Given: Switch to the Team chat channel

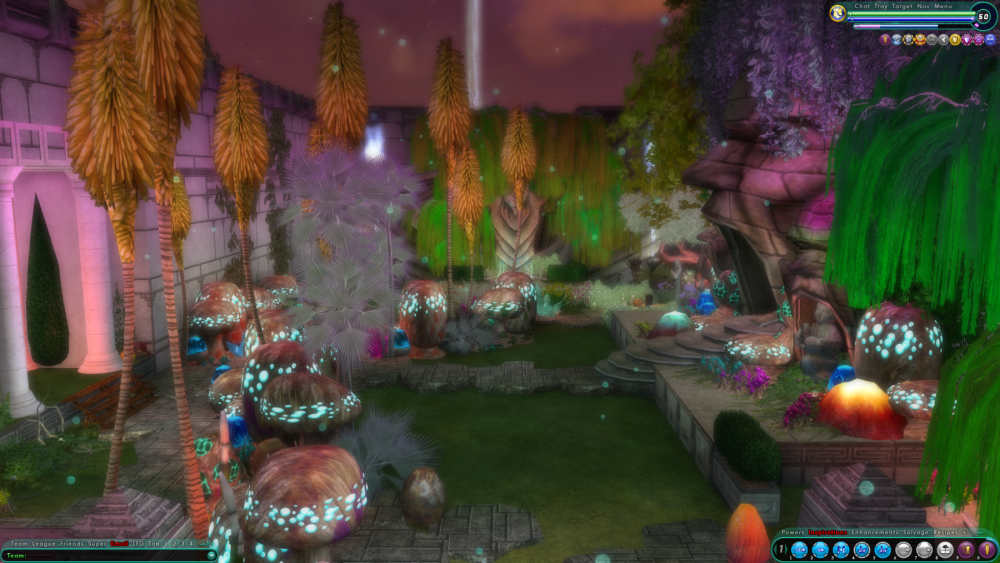Looking at the screenshot, I should pyautogui.click(x=19, y=544).
